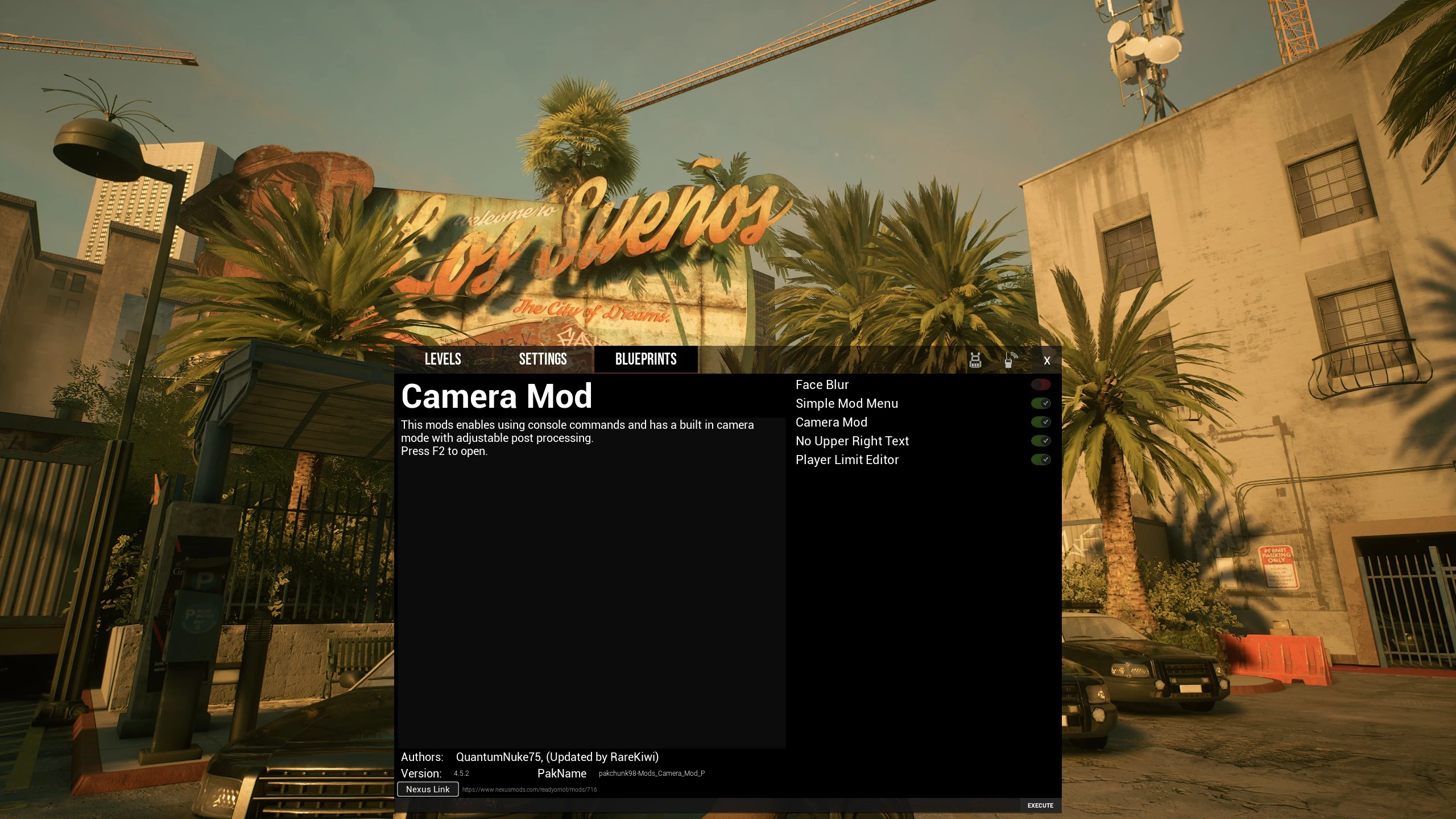
Task: Select the Simple Mod Menu entry in the list
Action: (x=847, y=403)
